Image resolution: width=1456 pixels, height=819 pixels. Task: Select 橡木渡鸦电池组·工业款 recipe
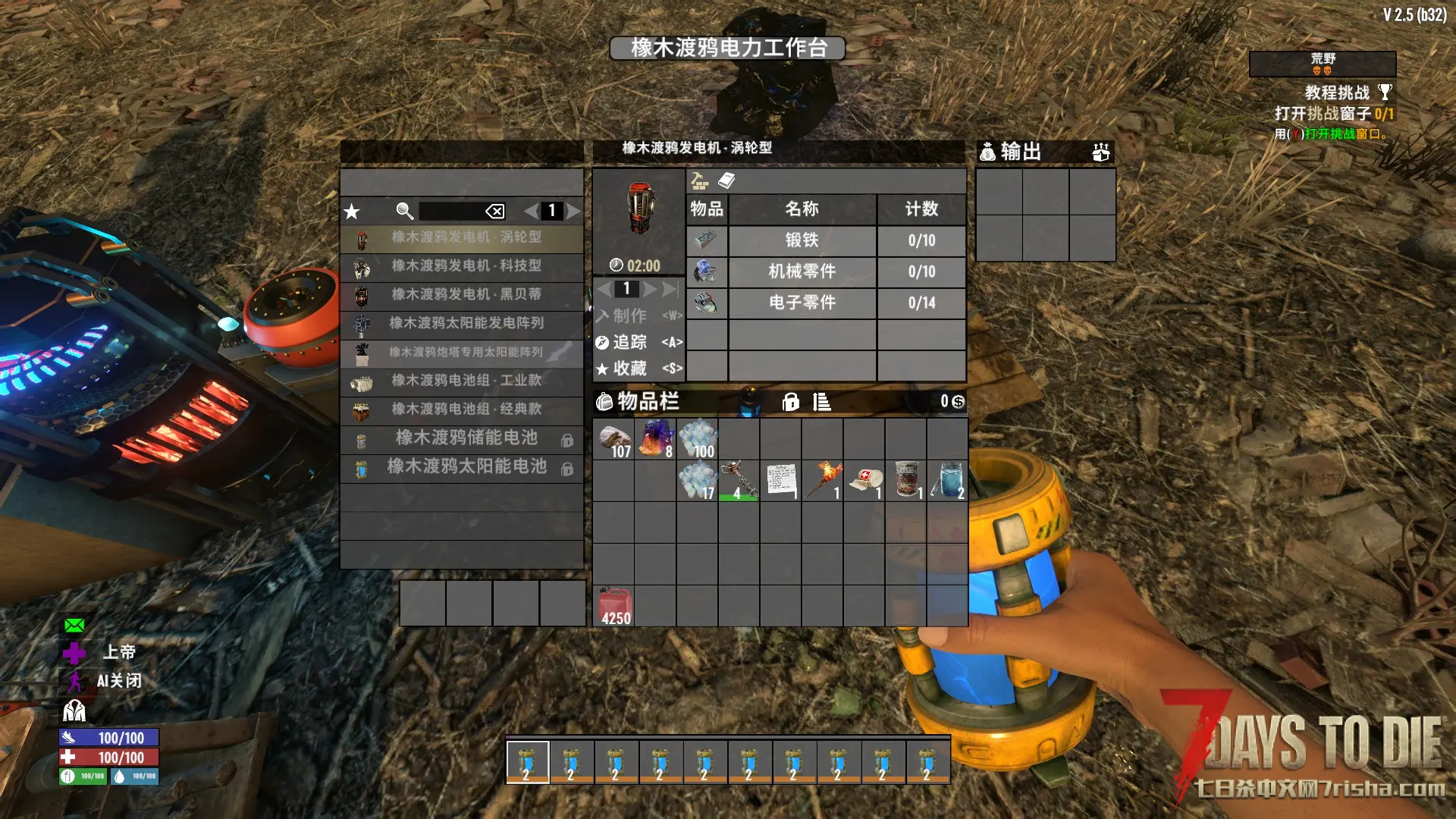pyautogui.click(x=466, y=381)
